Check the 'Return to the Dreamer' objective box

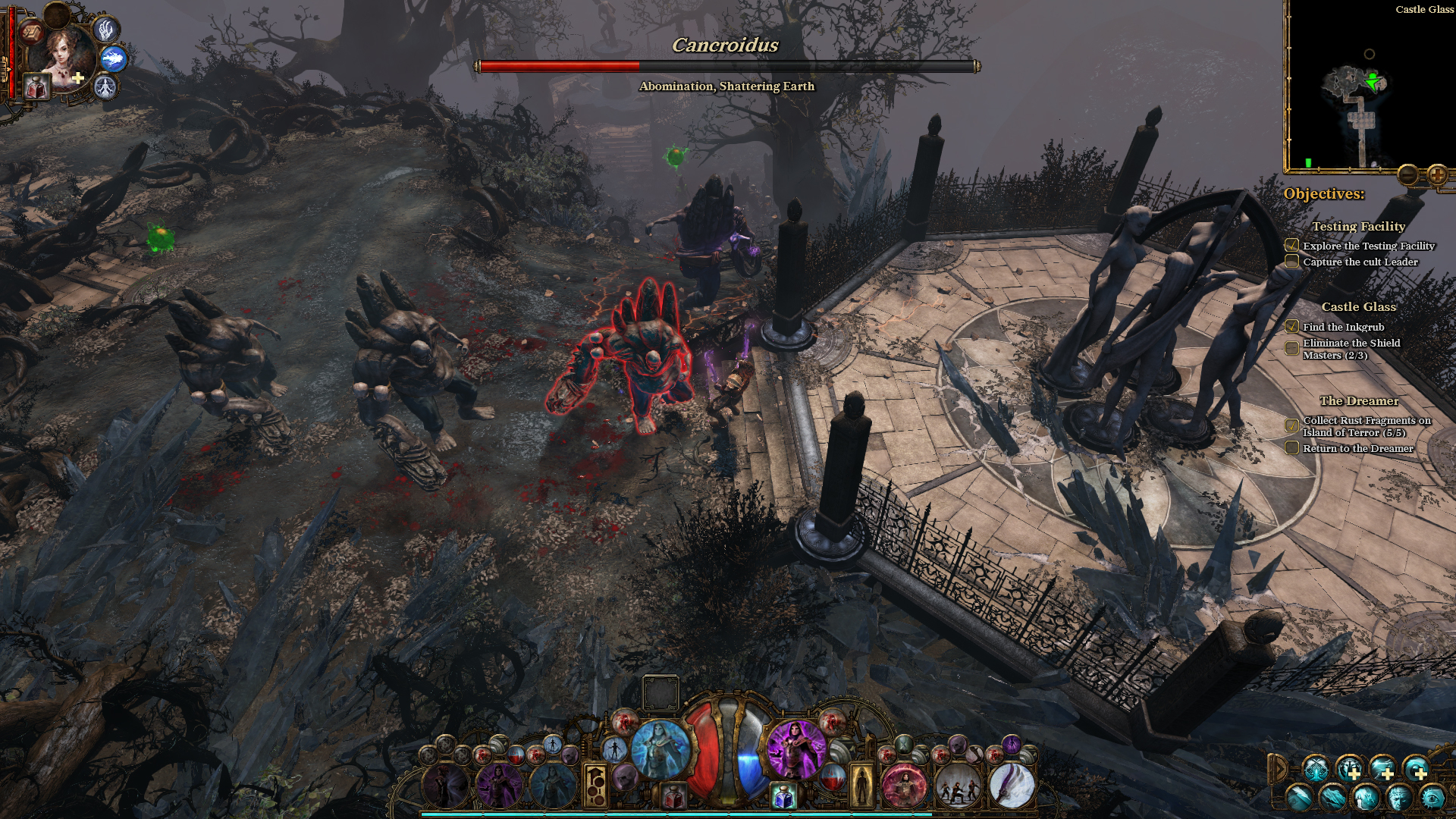(1291, 448)
